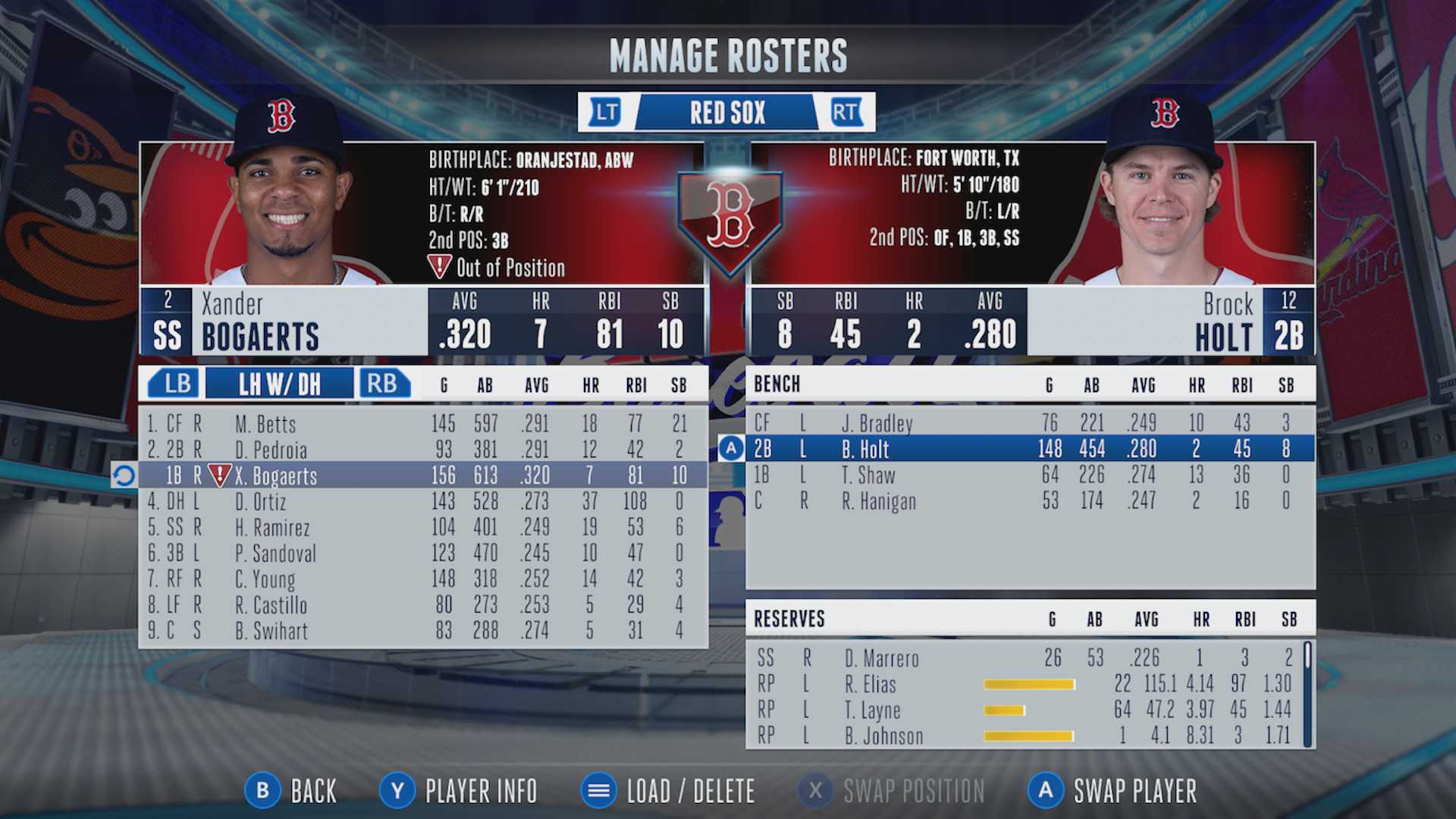
Task: Select B. Holt on the bench
Action: coord(1030,449)
